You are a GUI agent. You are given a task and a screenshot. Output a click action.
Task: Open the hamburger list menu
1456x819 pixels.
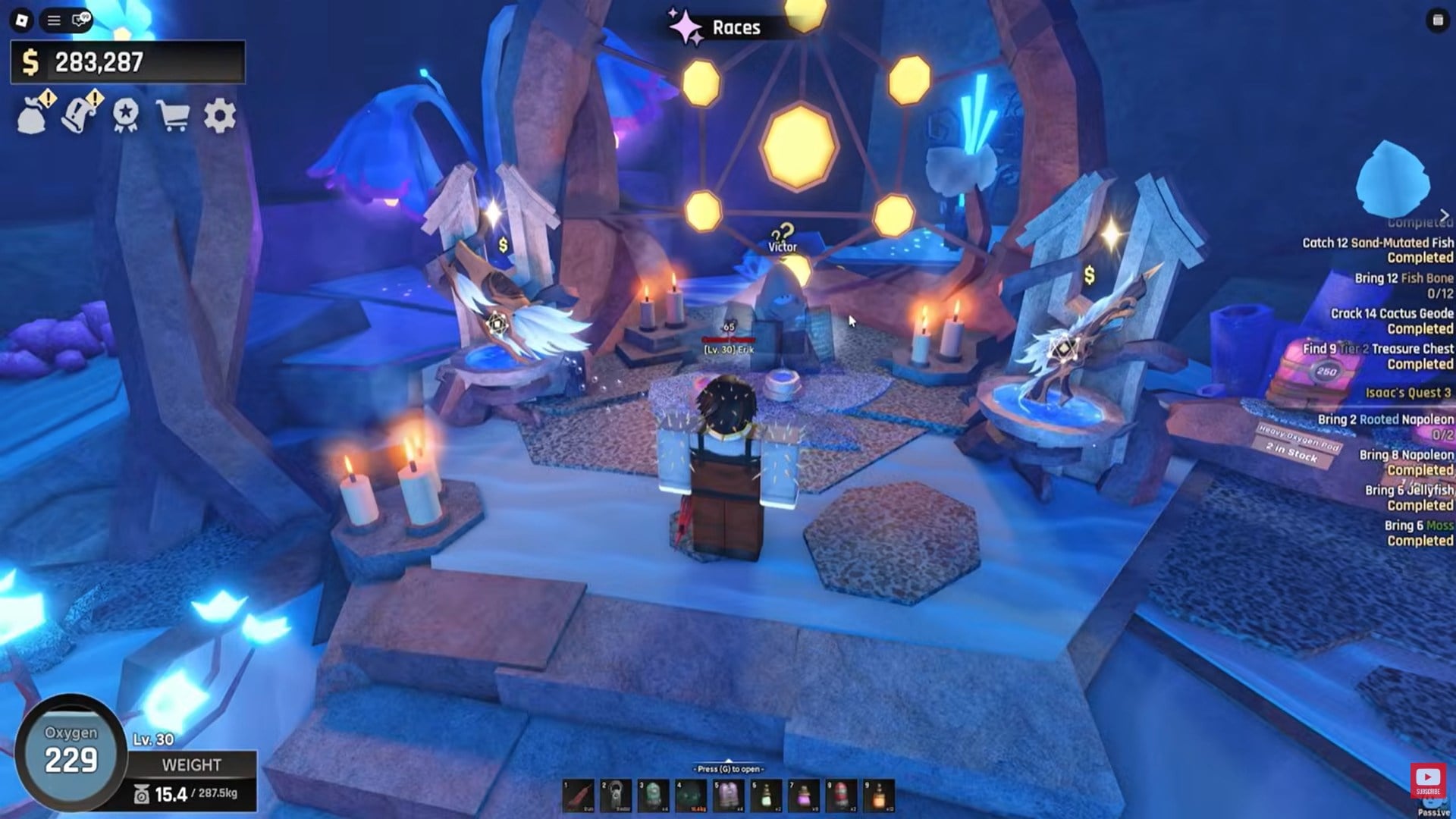(x=54, y=20)
